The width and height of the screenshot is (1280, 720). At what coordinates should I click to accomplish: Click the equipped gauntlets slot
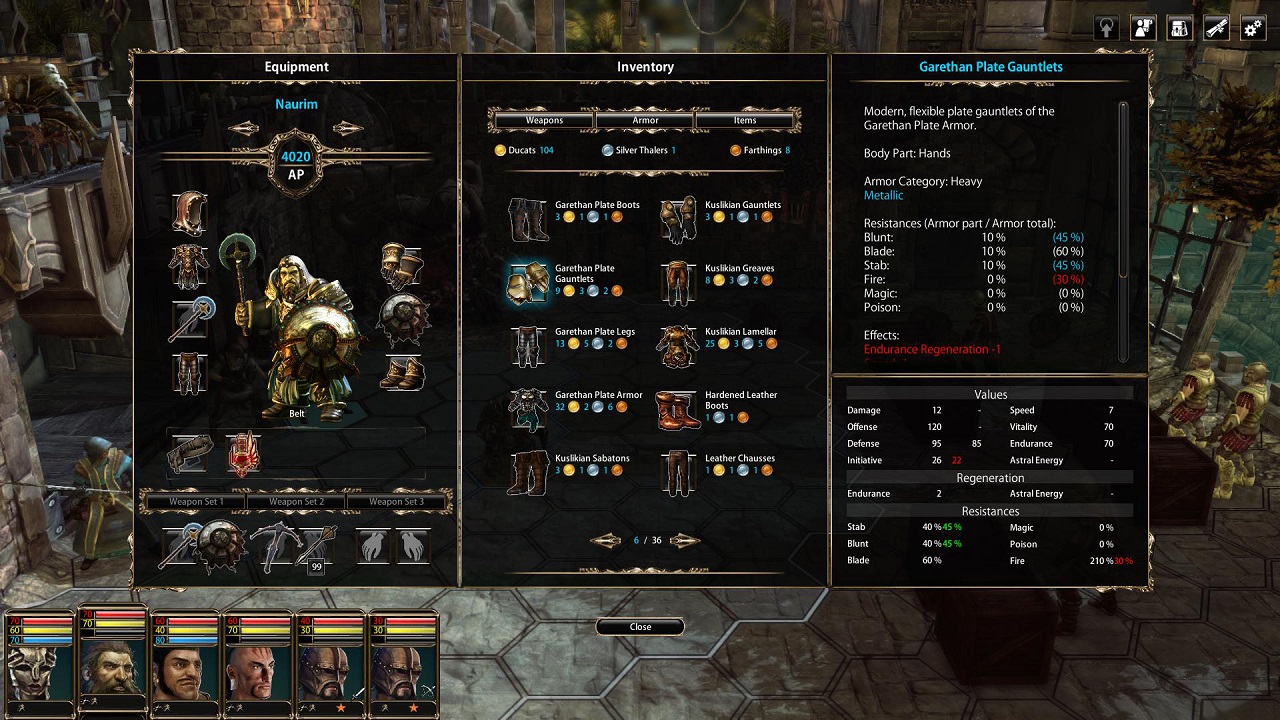point(404,262)
